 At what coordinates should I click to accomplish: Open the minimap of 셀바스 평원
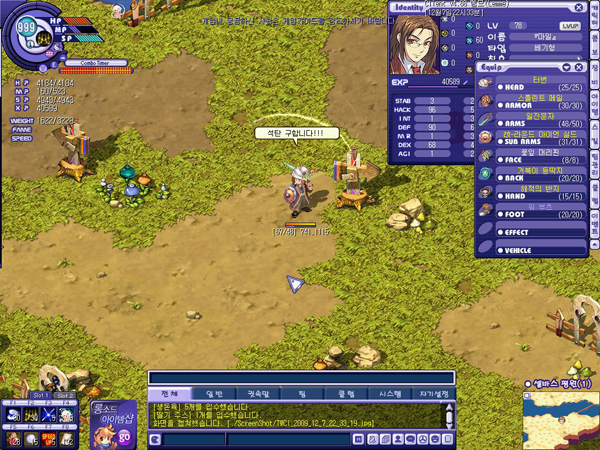point(559,418)
